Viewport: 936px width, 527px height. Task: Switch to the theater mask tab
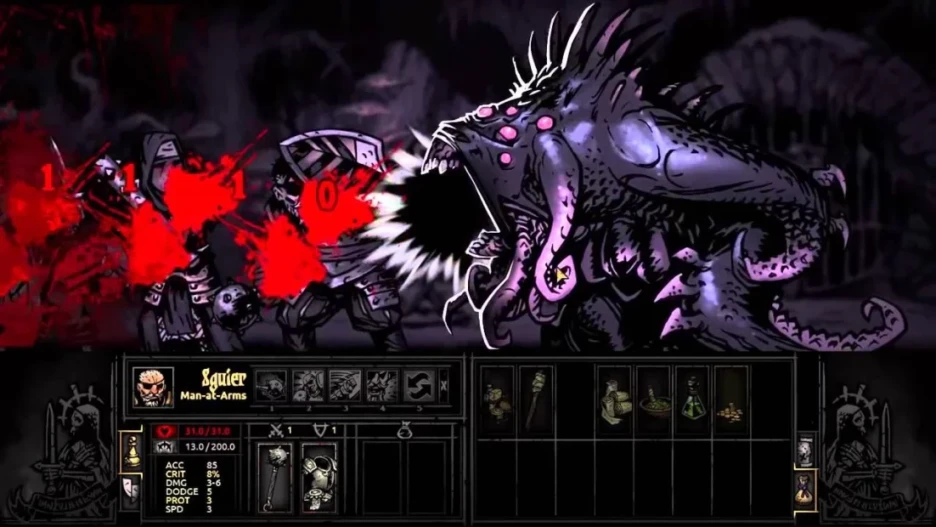click(x=129, y=487)
